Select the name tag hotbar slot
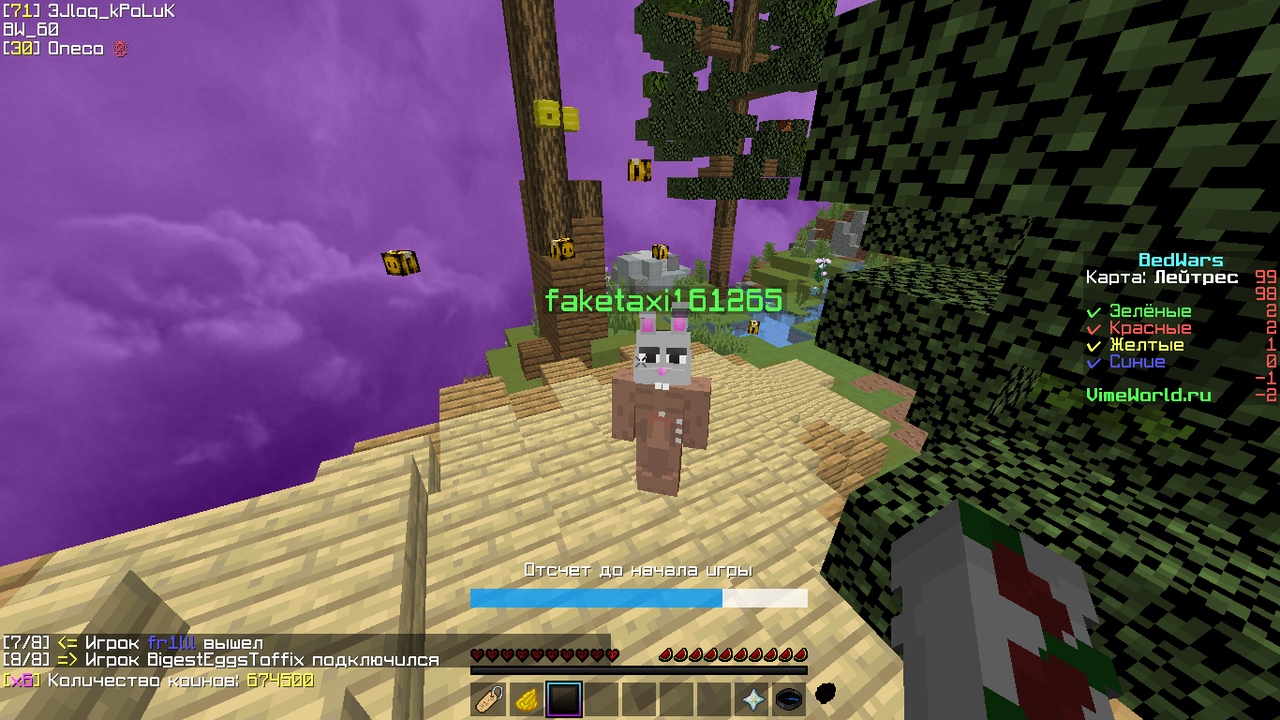 pos(489,699)
